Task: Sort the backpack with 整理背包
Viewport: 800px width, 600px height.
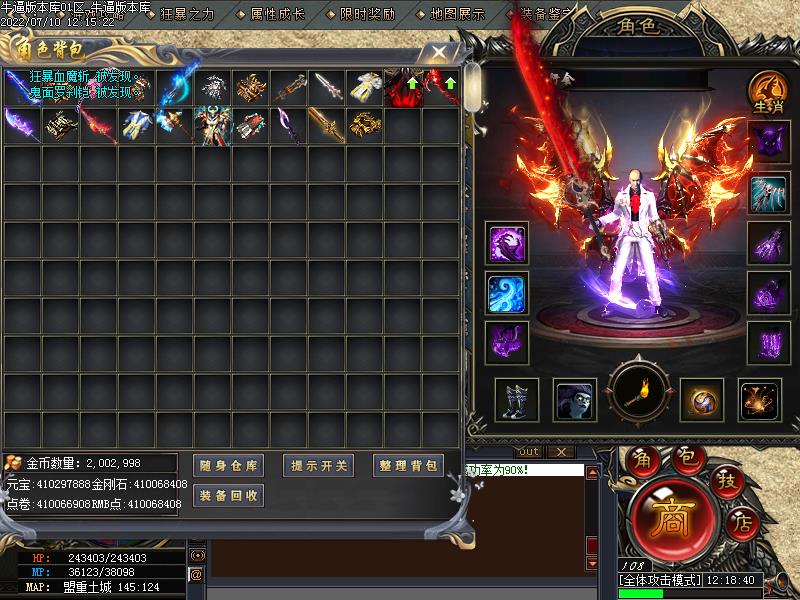Action: [x=409, y=465]
